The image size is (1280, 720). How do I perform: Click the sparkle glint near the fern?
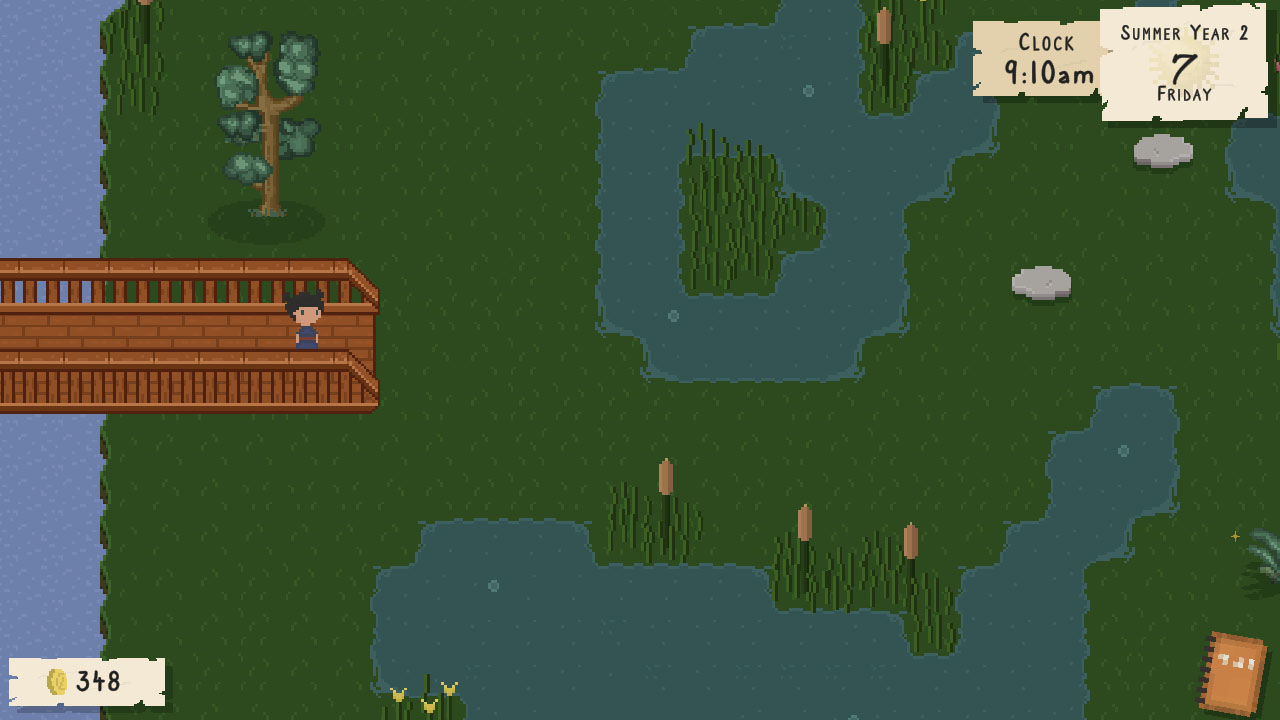tap(1237, 534)
